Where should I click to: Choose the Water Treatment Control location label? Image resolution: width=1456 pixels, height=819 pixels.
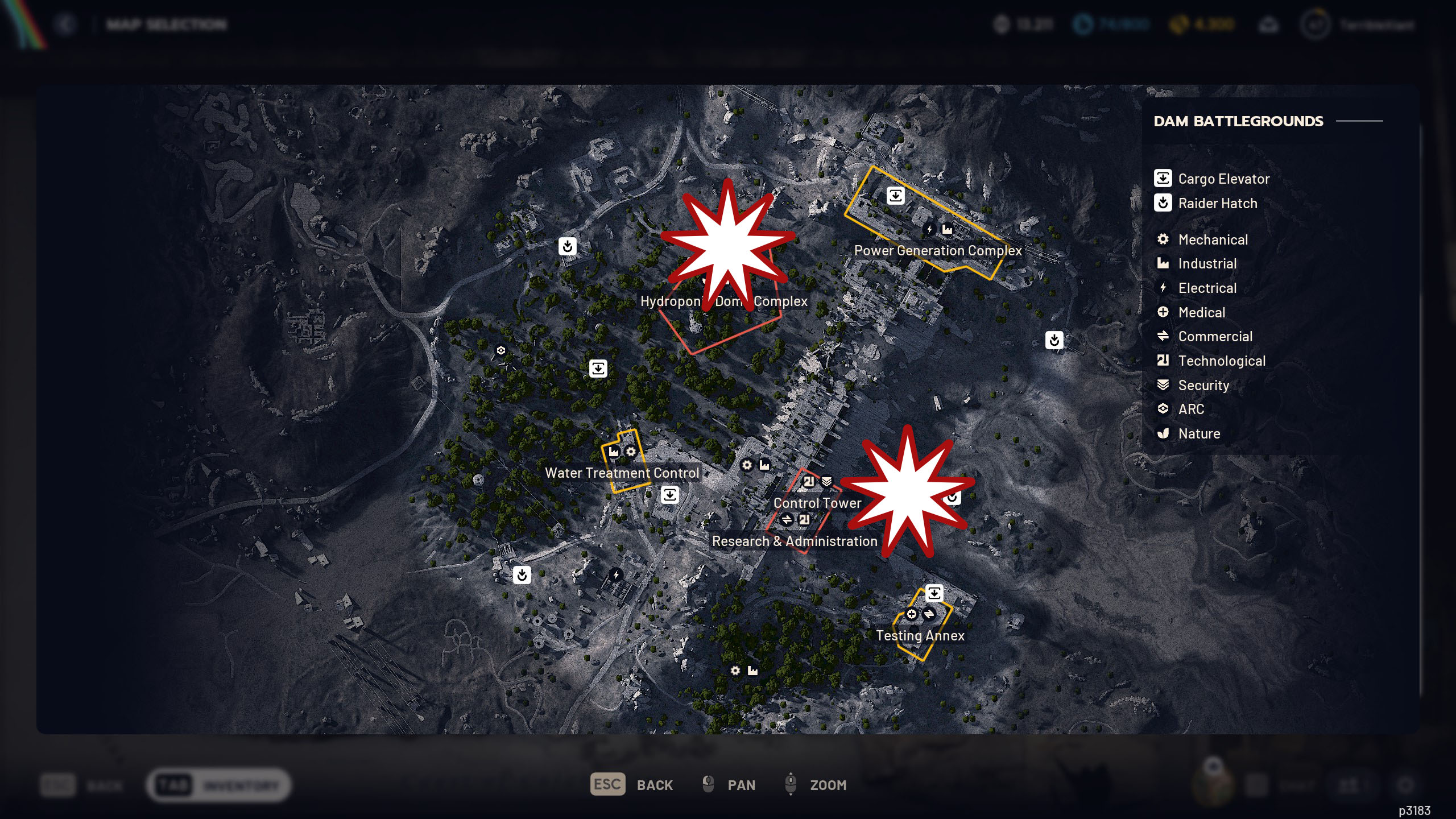[622, 473]
